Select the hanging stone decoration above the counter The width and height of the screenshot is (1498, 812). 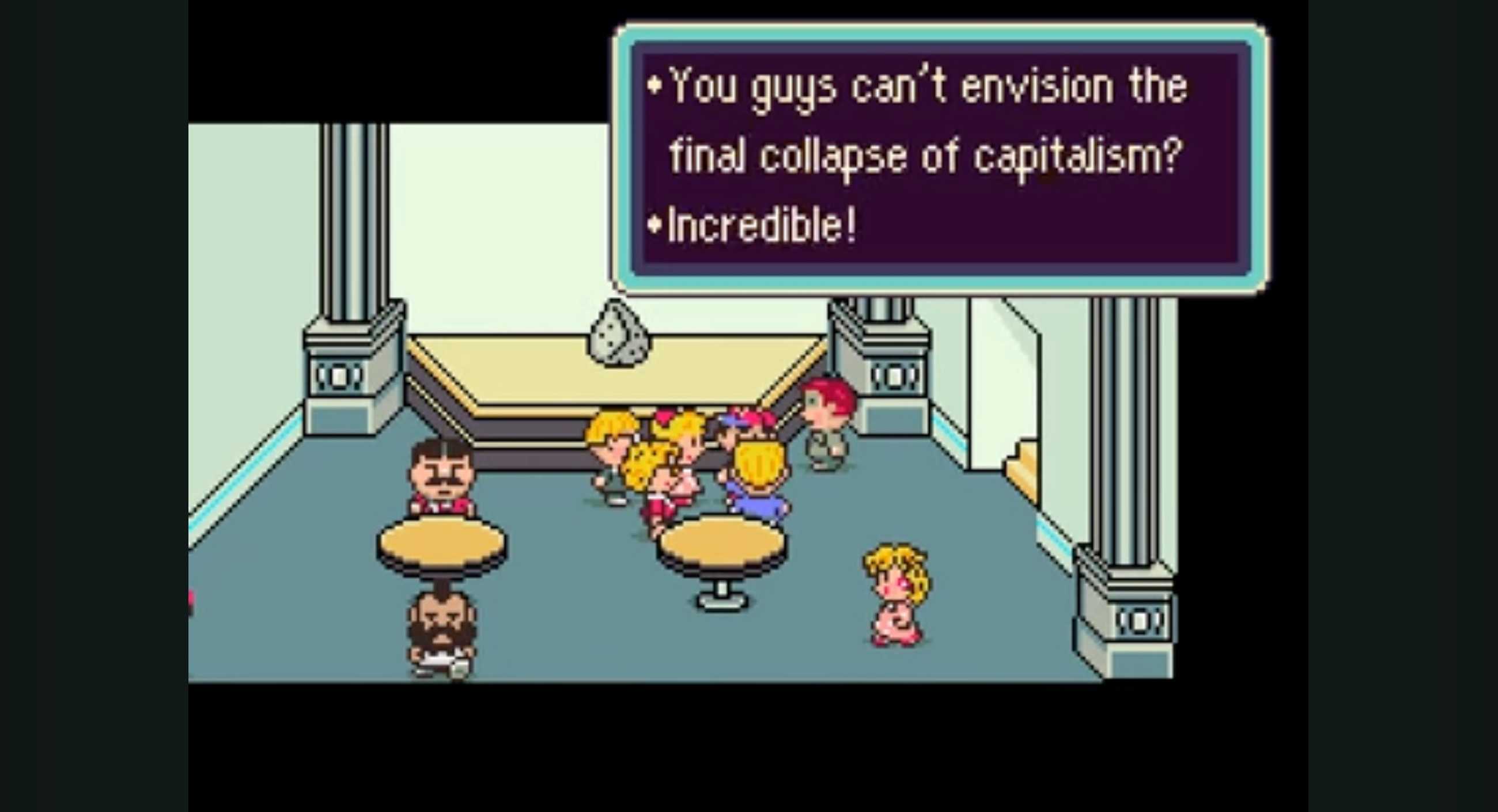618,334
